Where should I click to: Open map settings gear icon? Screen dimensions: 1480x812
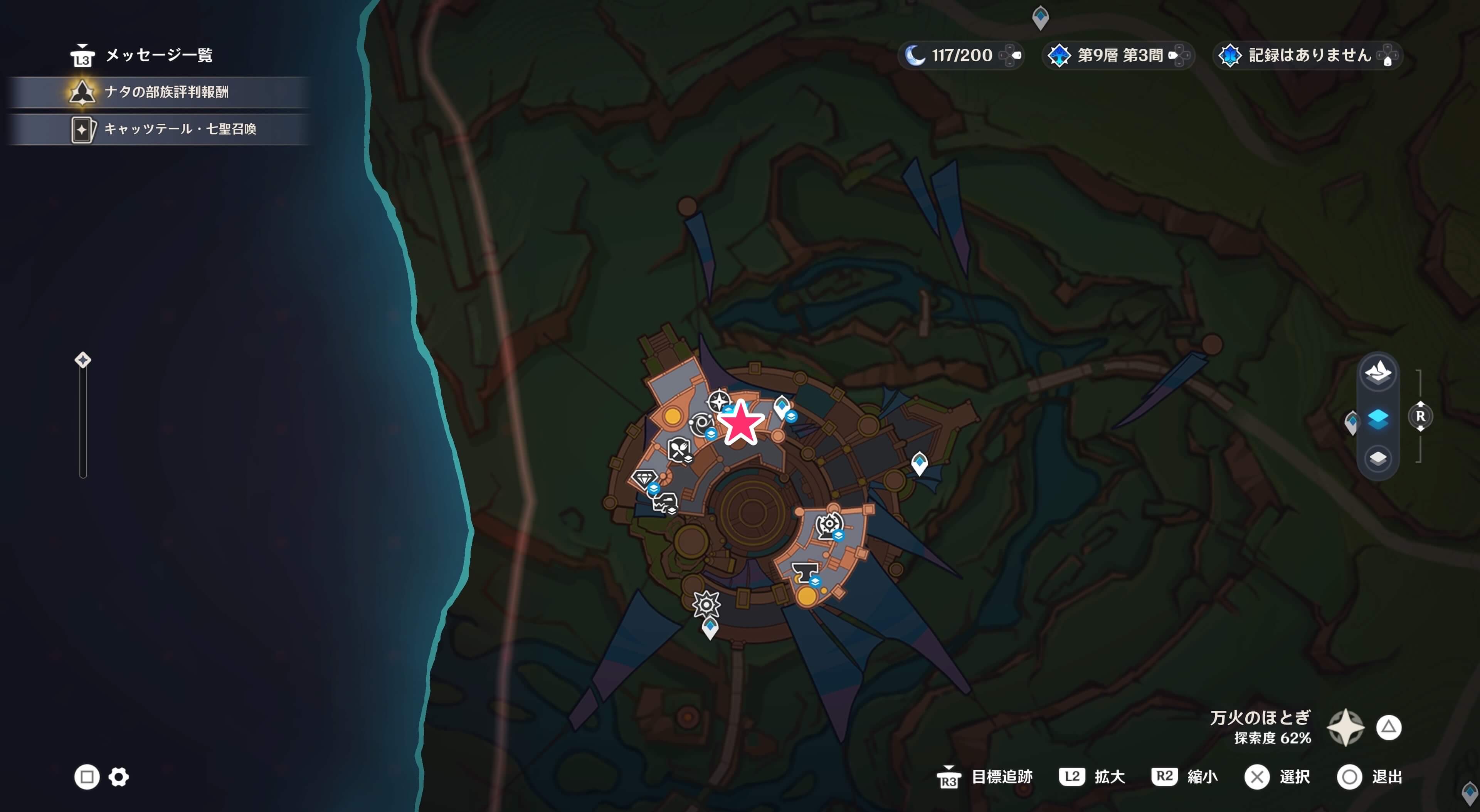(119, 777)
